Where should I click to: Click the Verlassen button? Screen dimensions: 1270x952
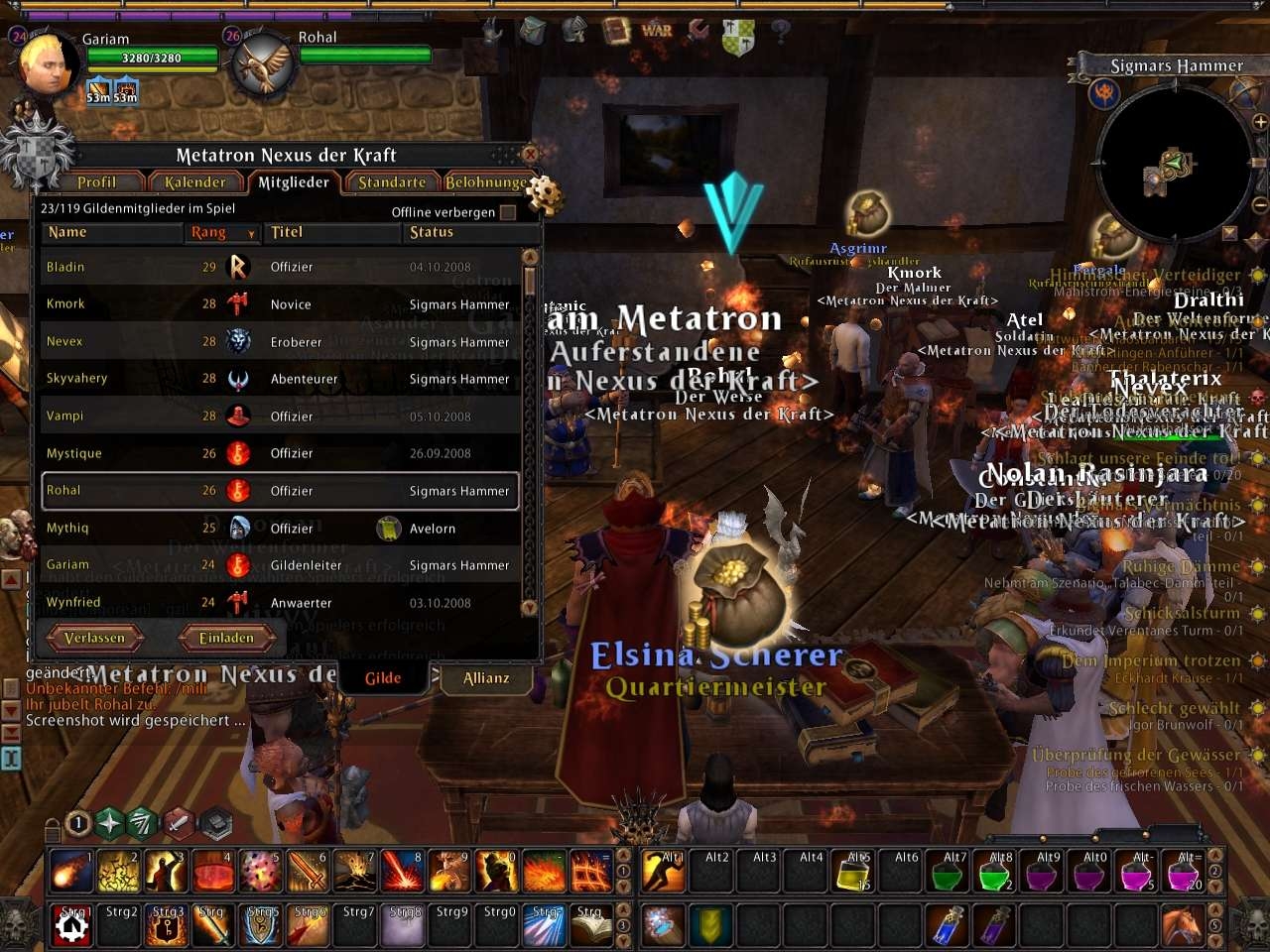coord(95,638)
